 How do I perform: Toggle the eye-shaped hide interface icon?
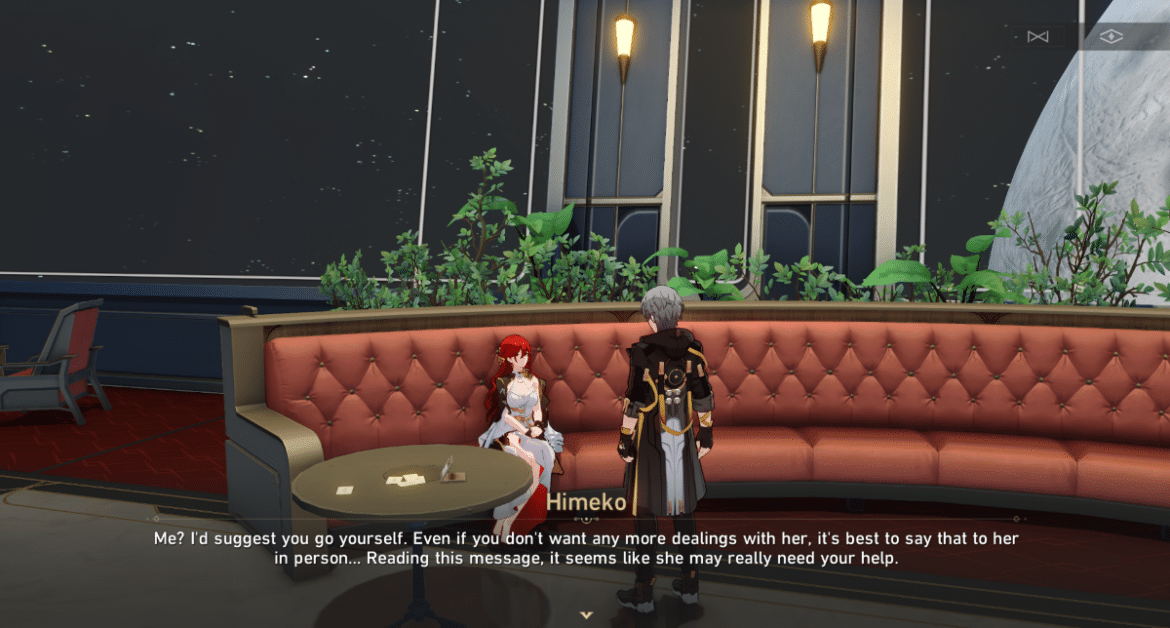(x=1111, y=37)
